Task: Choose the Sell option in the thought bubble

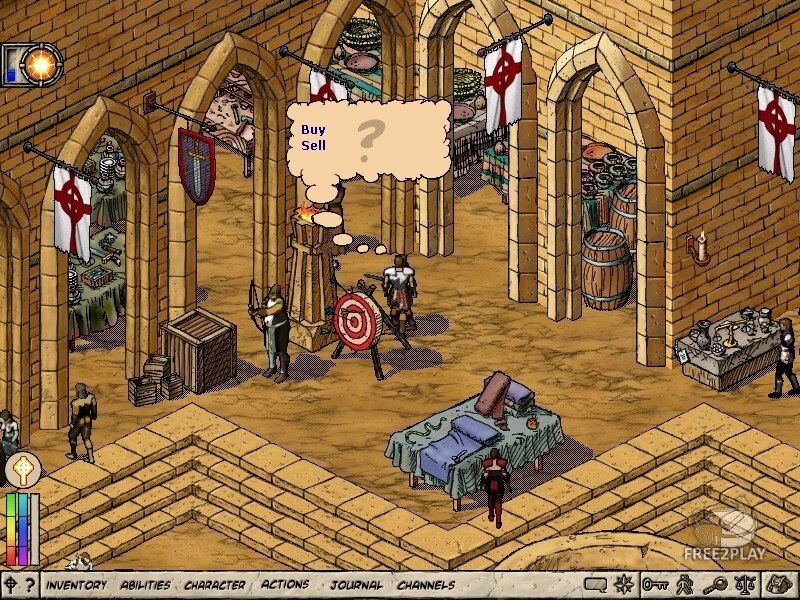Action: point(313,145)
